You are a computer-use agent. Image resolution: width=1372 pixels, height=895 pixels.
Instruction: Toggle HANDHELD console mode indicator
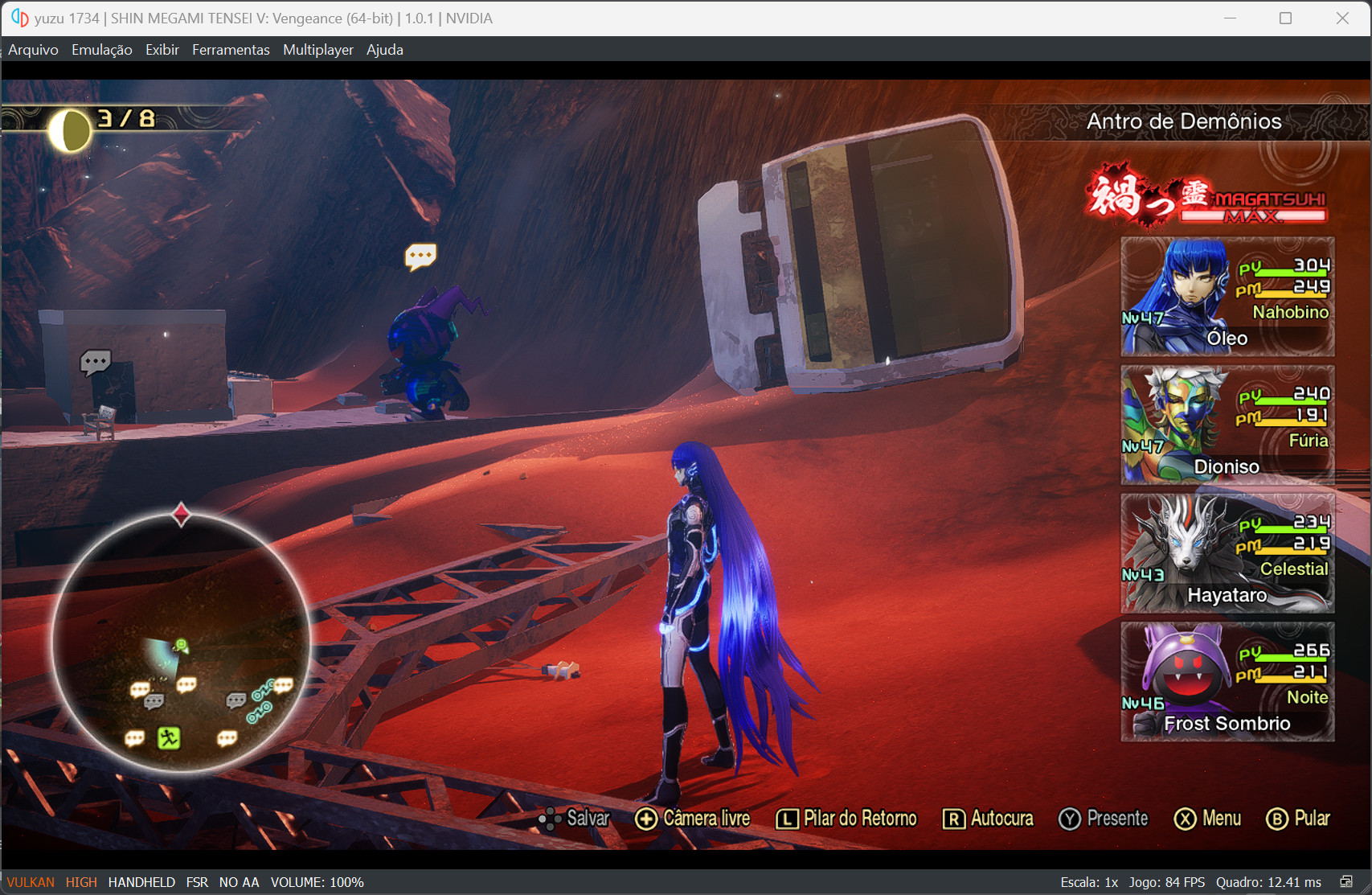tap(141, 881)
